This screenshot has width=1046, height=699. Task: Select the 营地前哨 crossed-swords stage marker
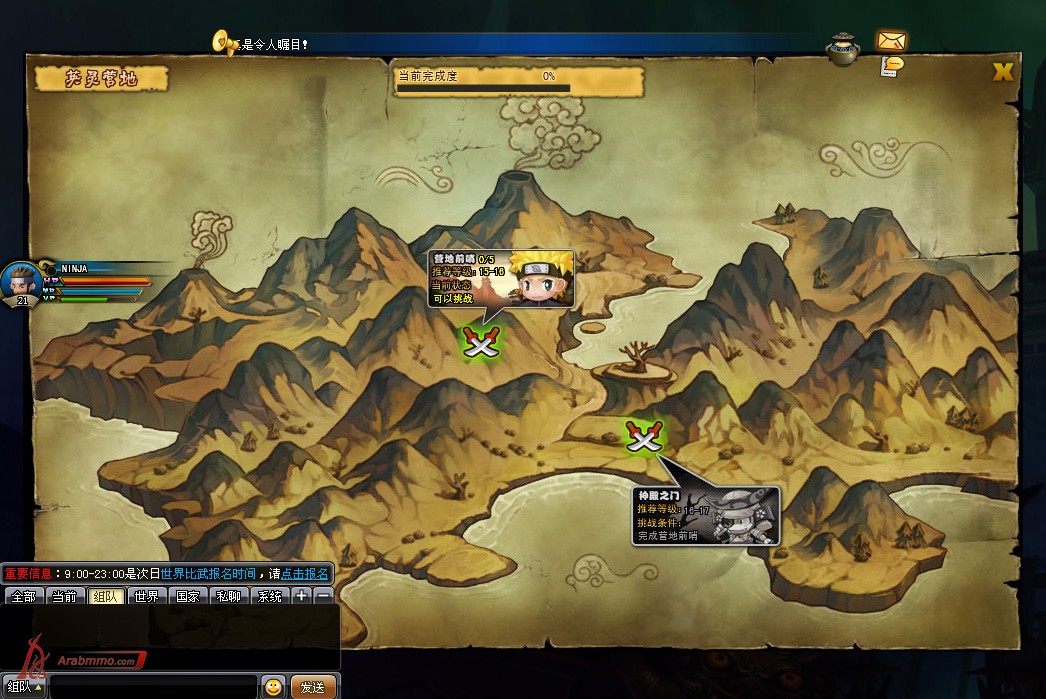(481, 342)
